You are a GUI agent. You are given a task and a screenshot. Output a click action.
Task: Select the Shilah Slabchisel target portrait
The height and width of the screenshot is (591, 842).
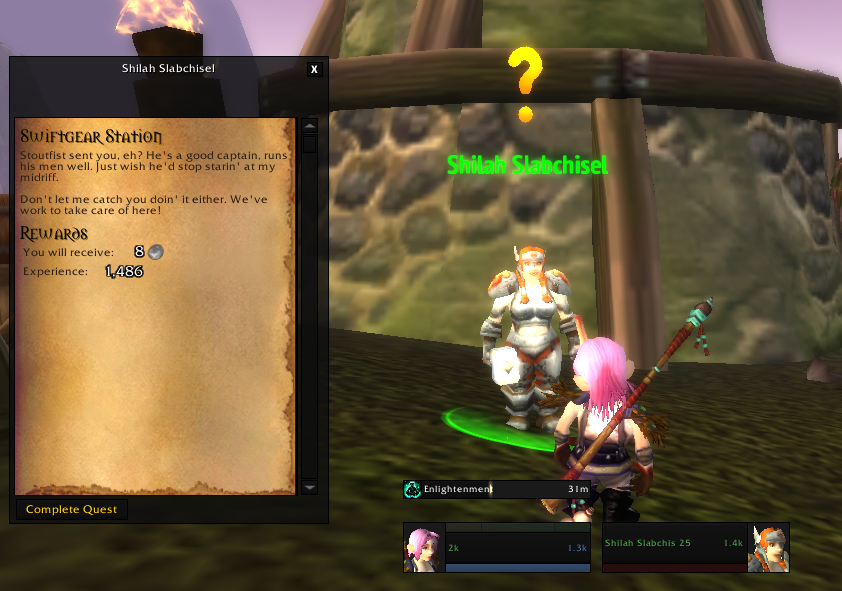click(x=768, y=548)
